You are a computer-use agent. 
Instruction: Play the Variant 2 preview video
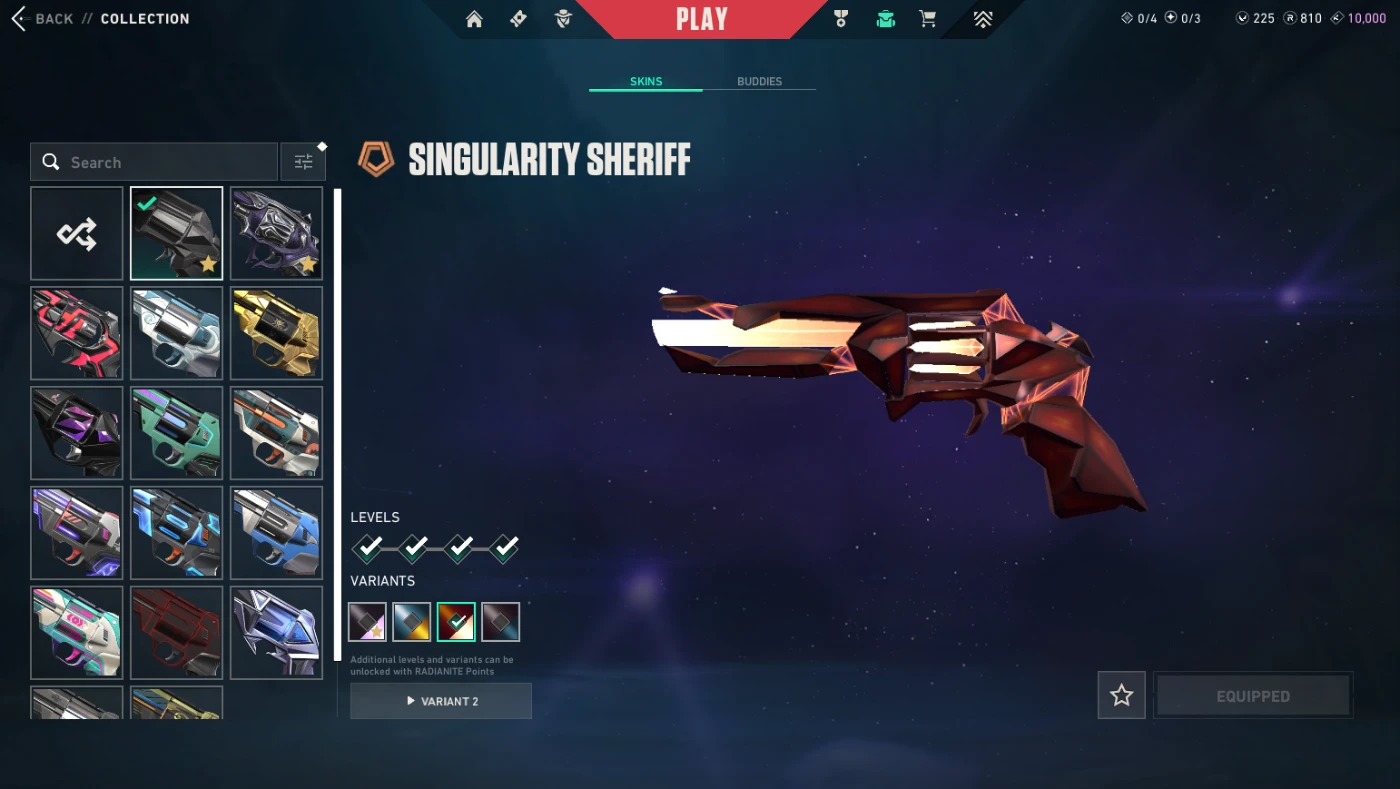pyautogui.click(x=441, y=701)
